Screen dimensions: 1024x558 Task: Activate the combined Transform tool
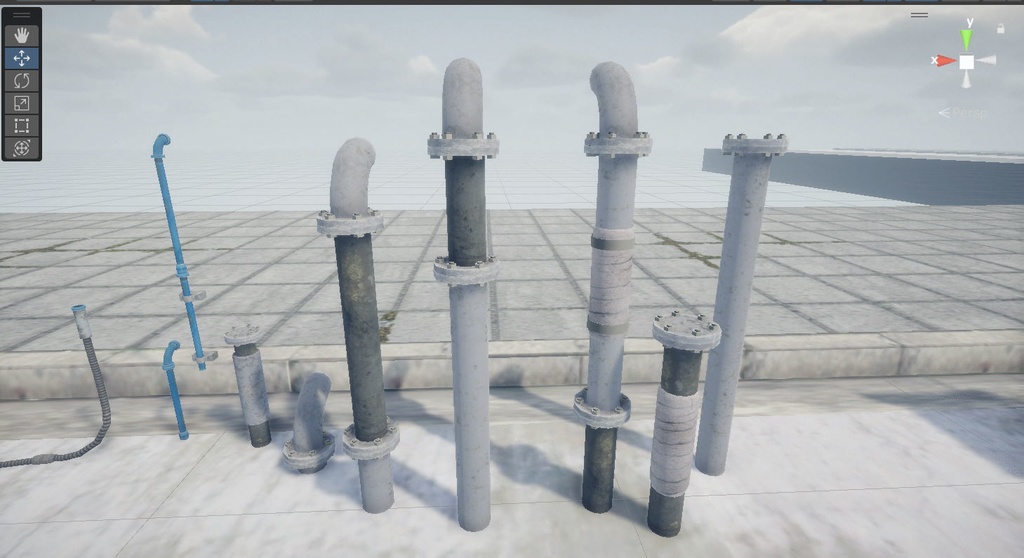click(x=22, y=148)
